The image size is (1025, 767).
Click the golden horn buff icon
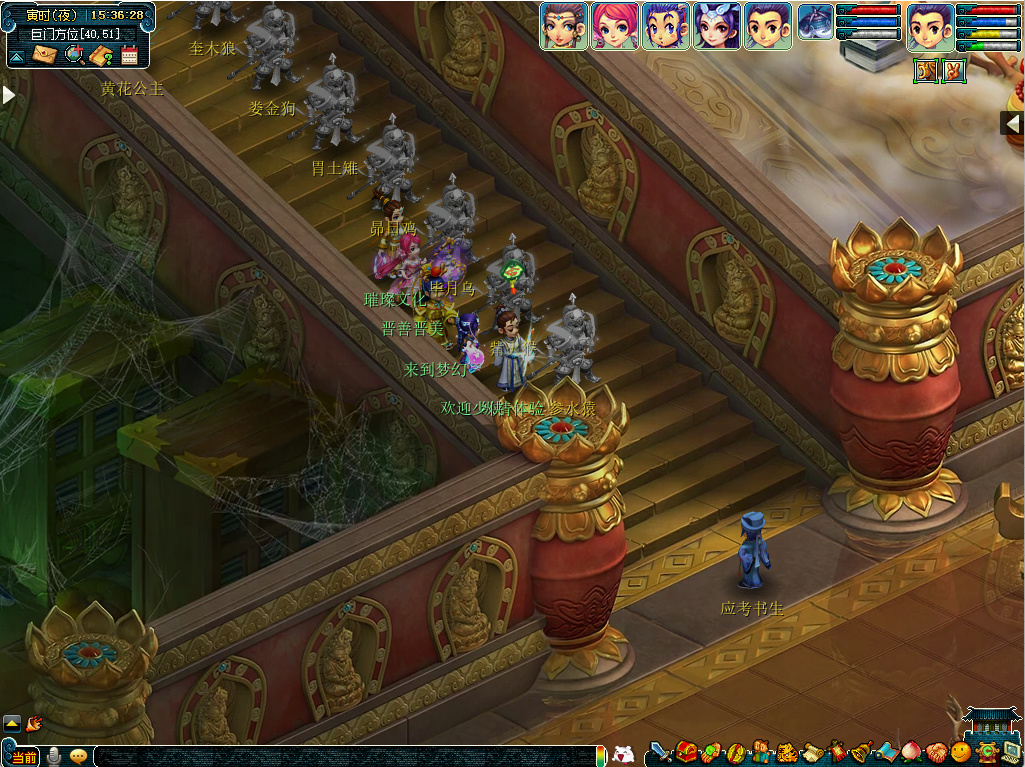(927, 71)
